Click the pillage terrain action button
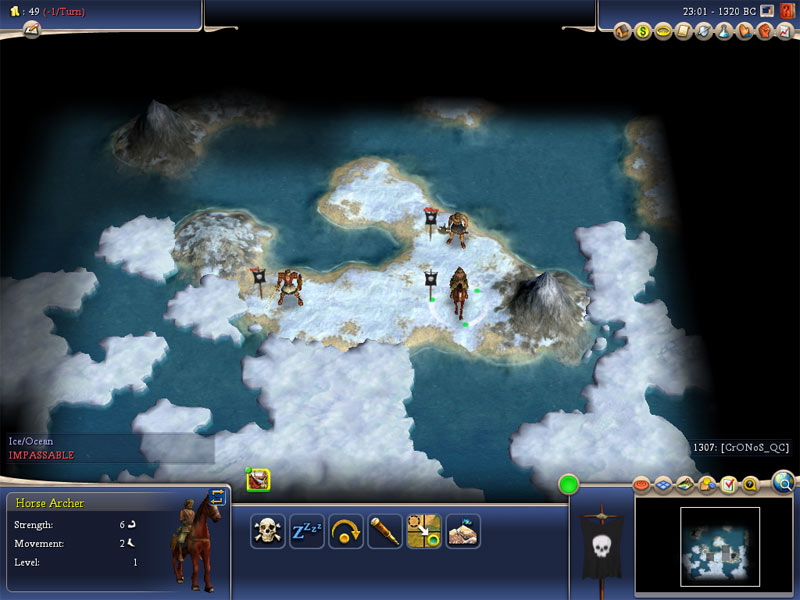Screen dimensions: 800x600 463,531
